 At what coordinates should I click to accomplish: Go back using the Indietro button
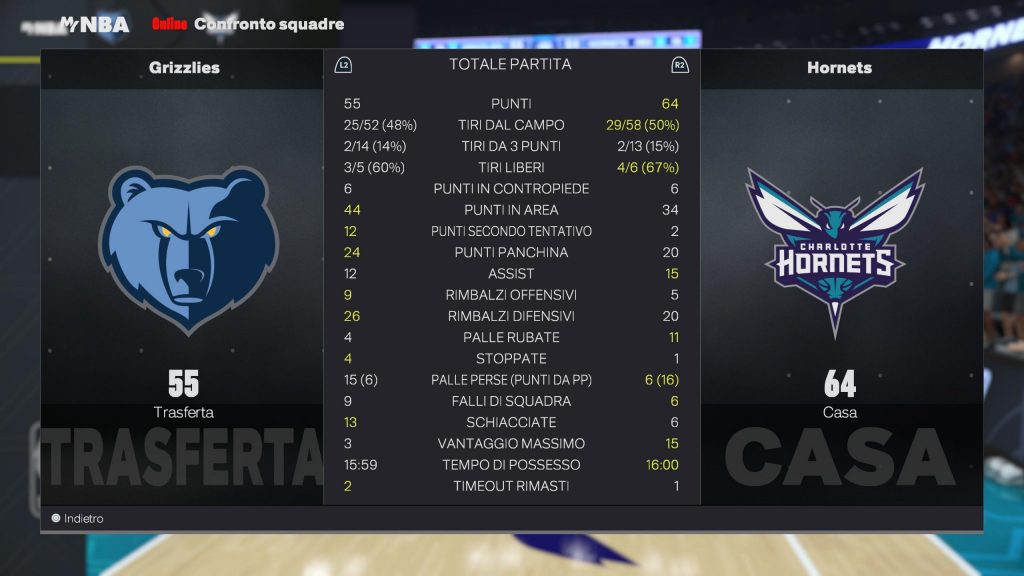(78, 519)
